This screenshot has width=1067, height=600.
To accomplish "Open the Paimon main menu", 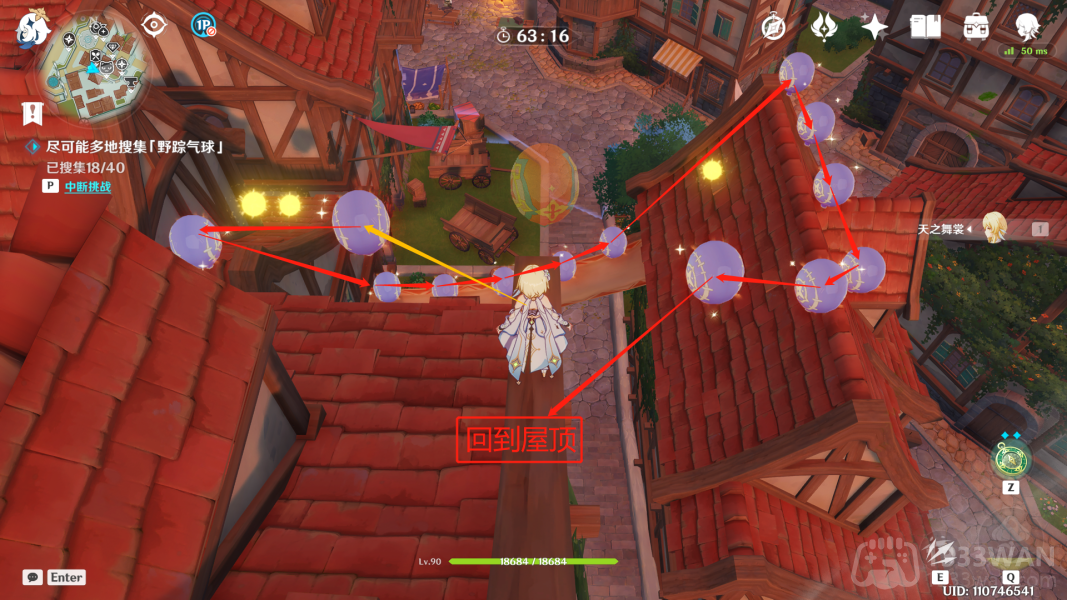I will 30,28.
